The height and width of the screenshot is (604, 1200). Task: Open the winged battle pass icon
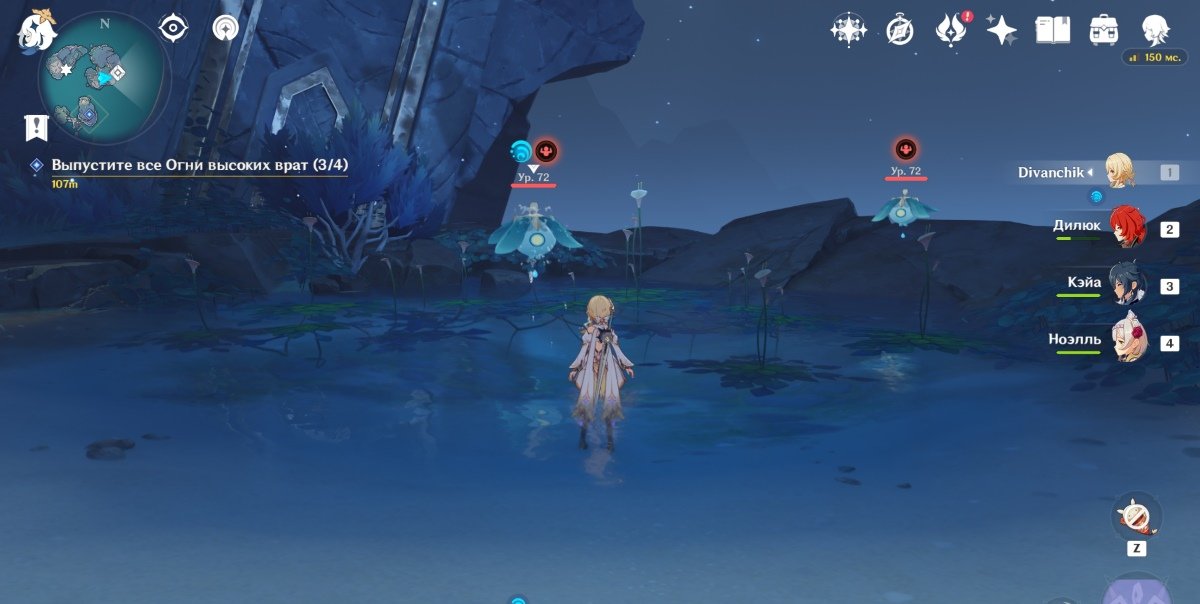coord(948,30)
